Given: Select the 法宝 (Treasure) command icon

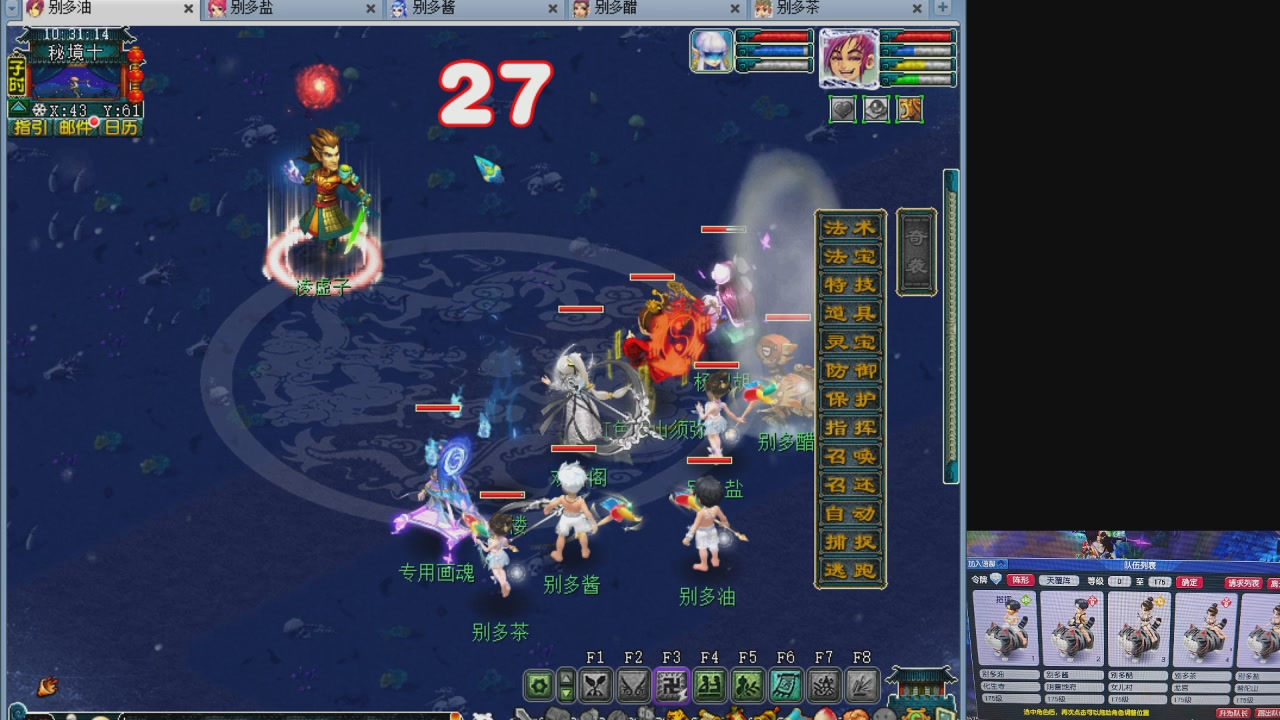Looking at the screenshot, I should pos(848,258).
